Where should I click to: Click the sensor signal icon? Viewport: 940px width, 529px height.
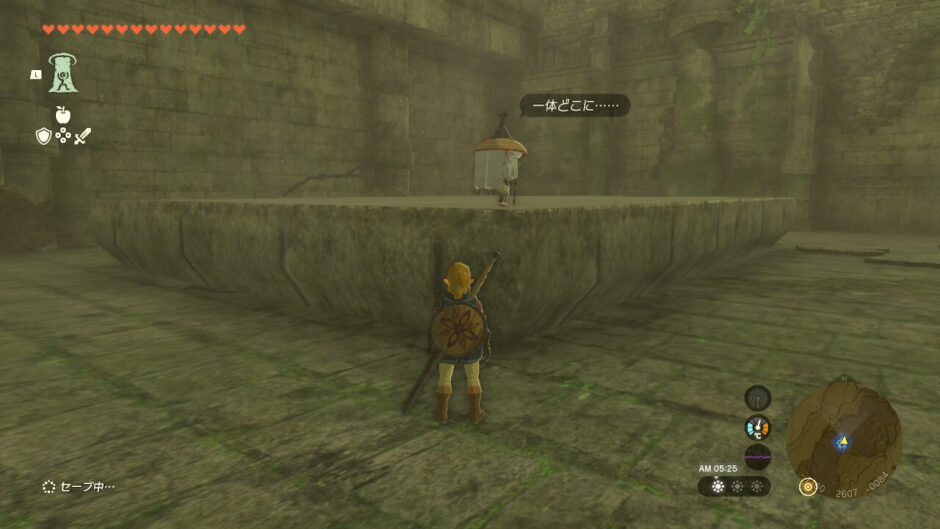click(758, 398)
